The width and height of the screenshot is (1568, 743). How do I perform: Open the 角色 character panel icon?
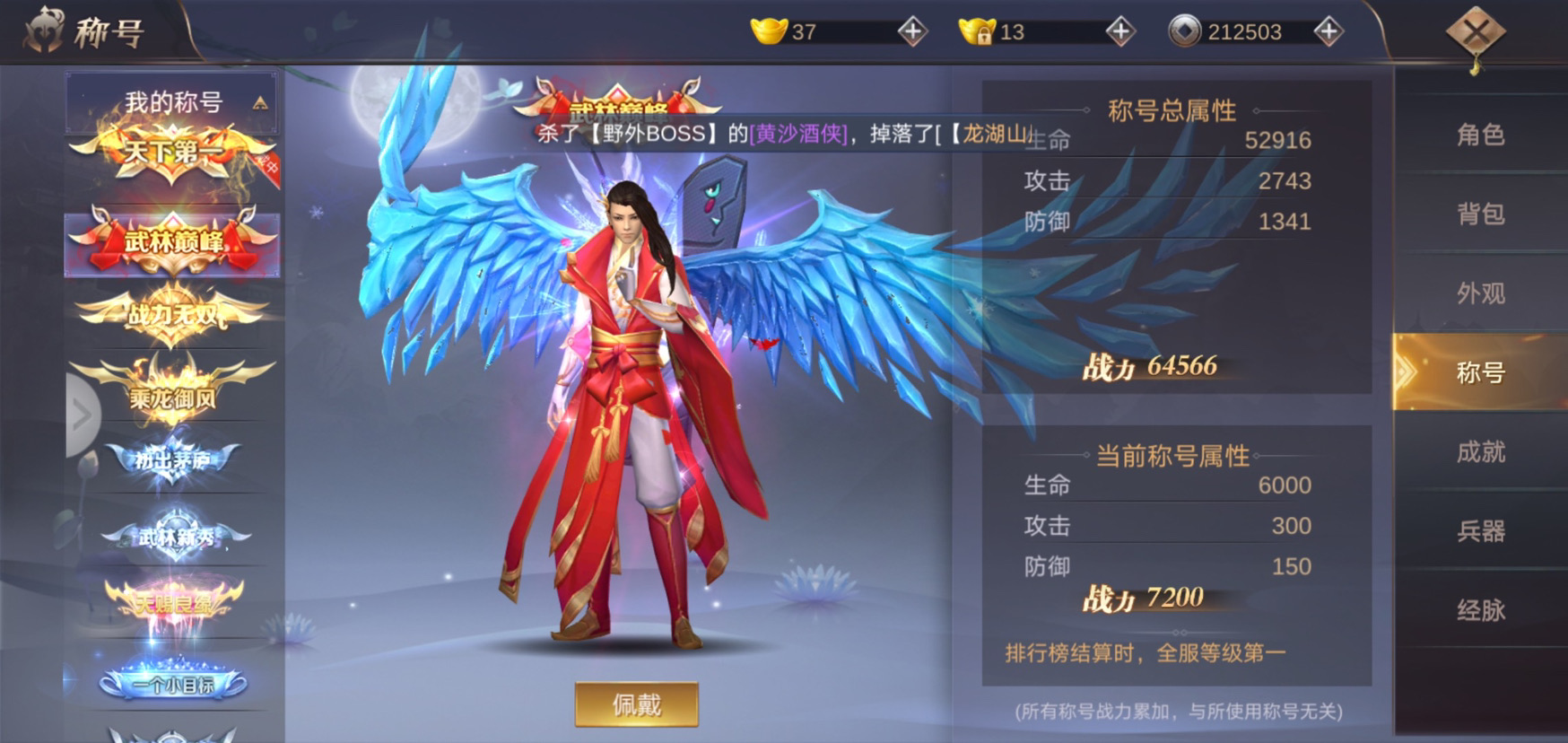(x=1481, y=136)
